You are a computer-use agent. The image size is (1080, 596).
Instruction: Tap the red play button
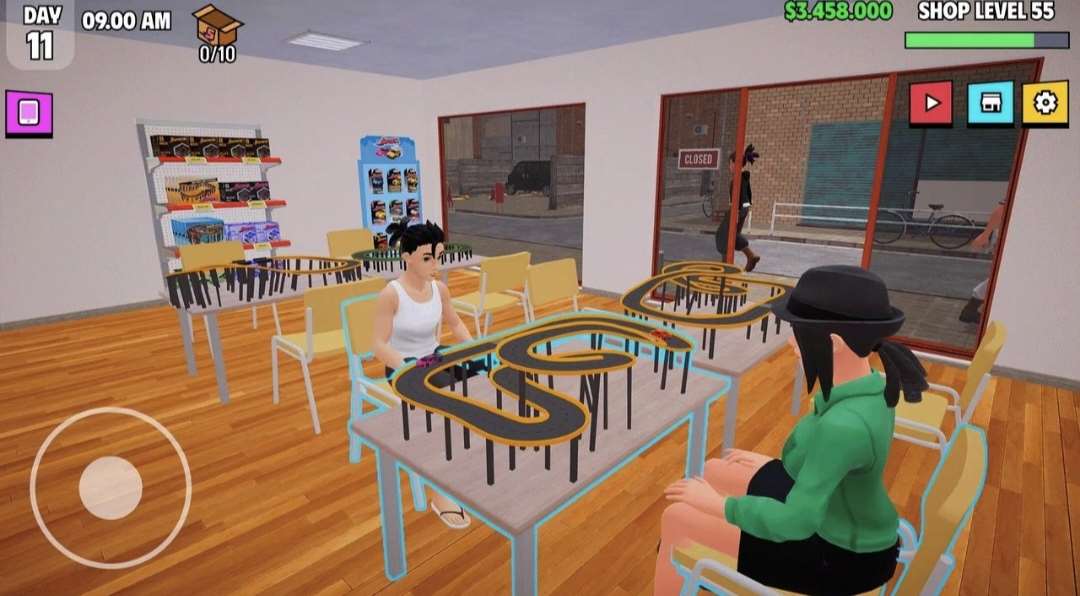point(931,103)
